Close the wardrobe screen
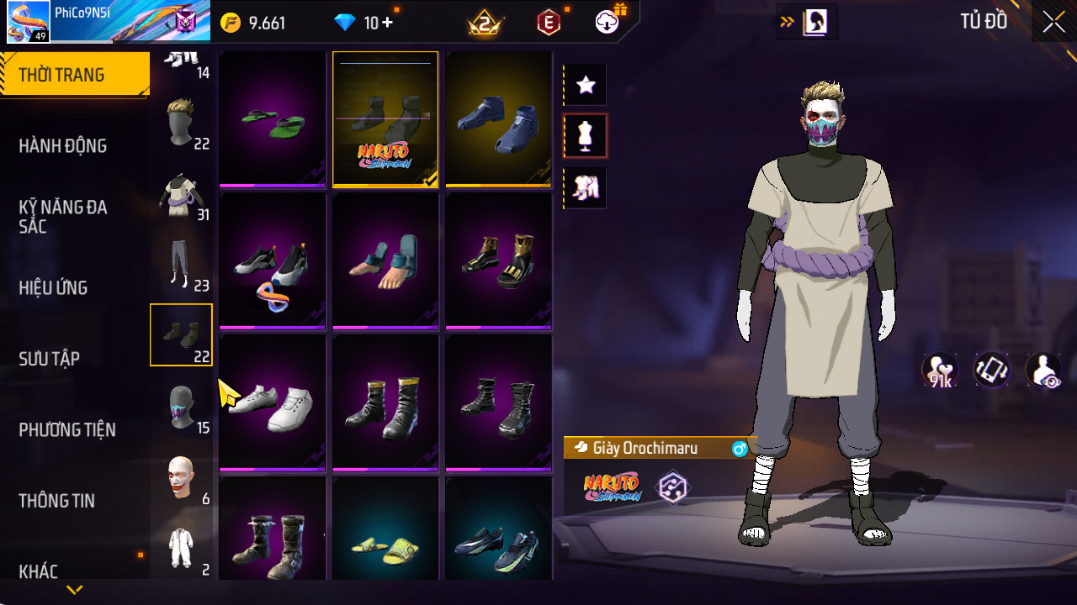 point(1053,22)
